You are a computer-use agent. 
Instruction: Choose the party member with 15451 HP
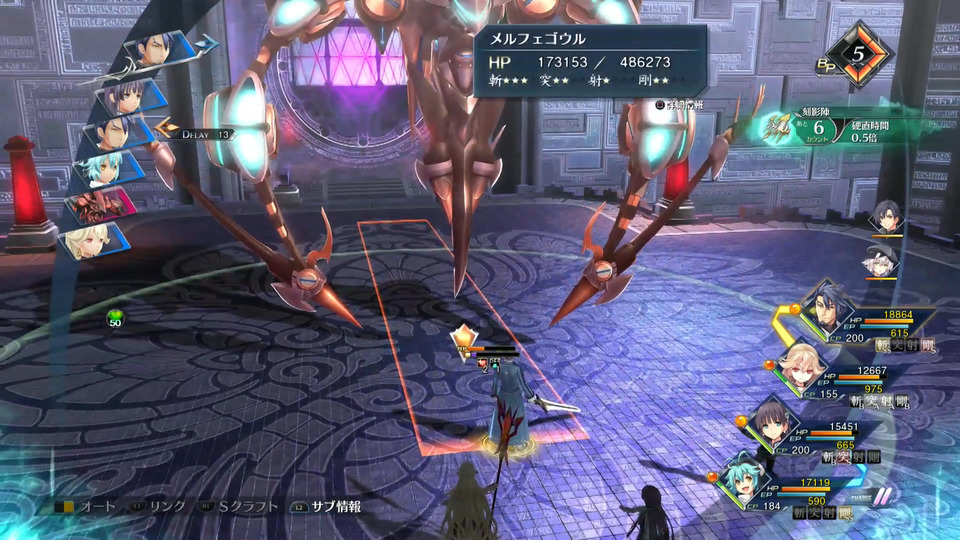point(772,422)
